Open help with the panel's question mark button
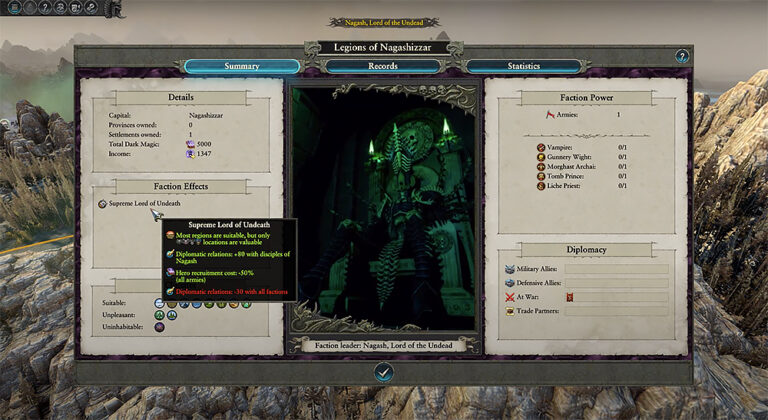Screen dimensions: 768x420 pos(682,57)
